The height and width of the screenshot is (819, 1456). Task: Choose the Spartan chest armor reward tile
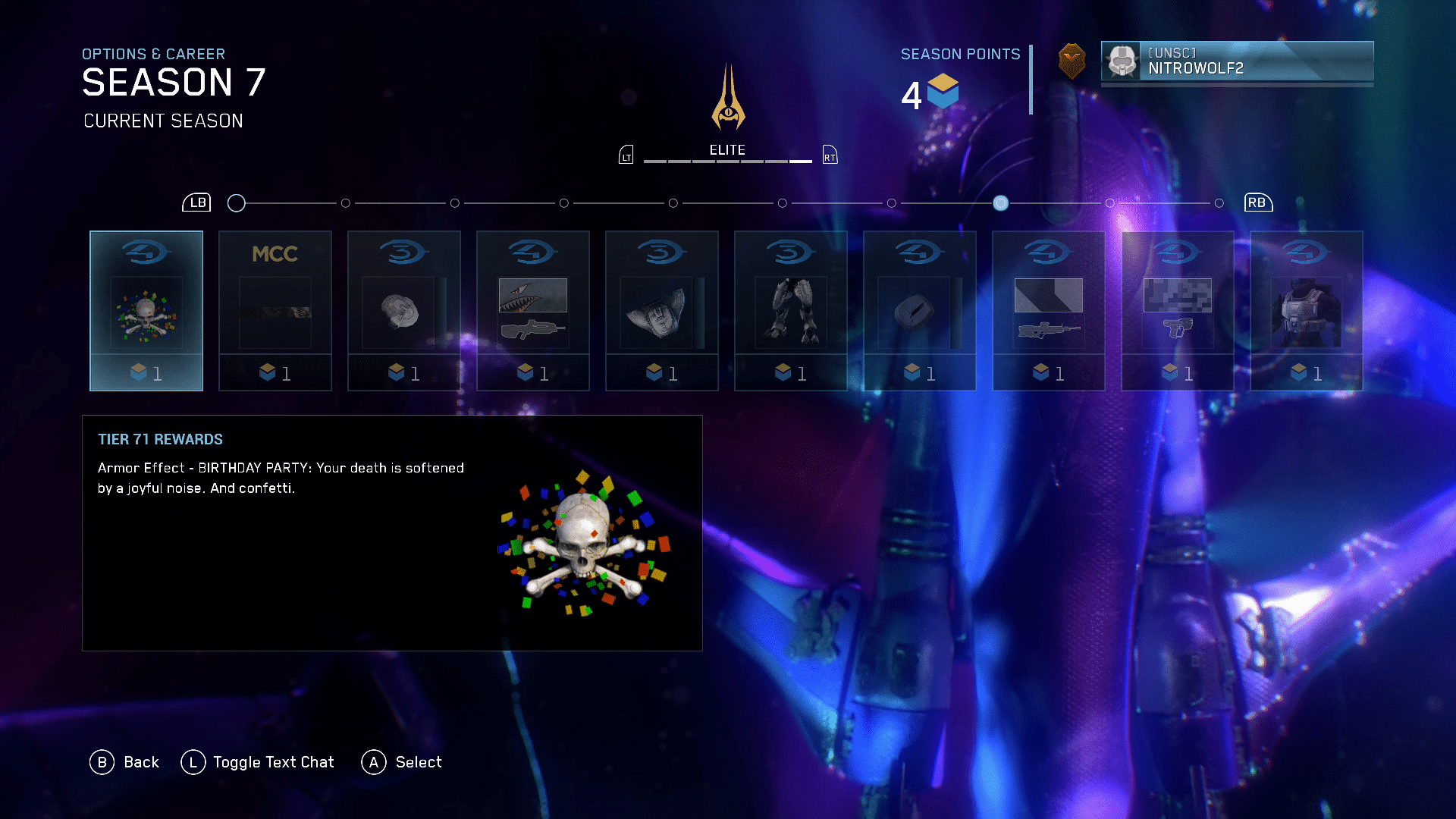[x=1307, y=311]
